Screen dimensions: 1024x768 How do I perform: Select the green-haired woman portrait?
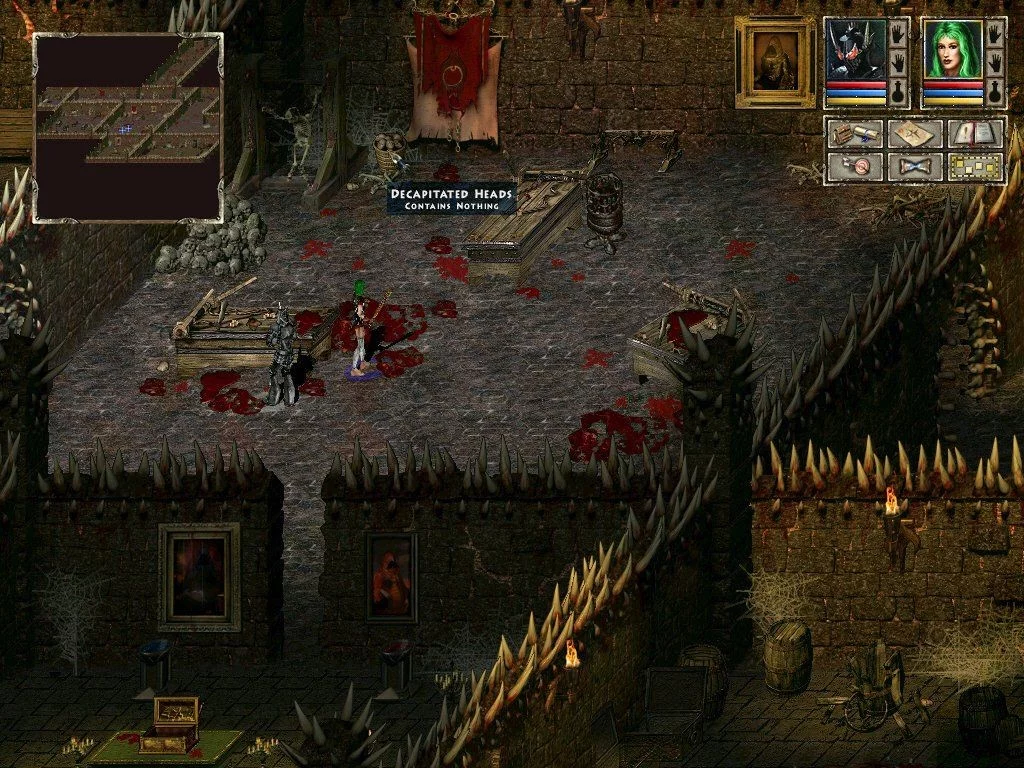point(952,49)
